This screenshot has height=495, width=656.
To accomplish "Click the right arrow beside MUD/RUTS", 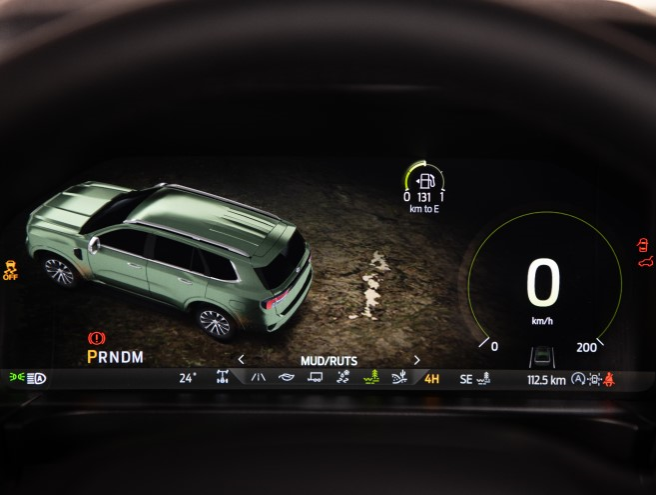I will [417, 360].
